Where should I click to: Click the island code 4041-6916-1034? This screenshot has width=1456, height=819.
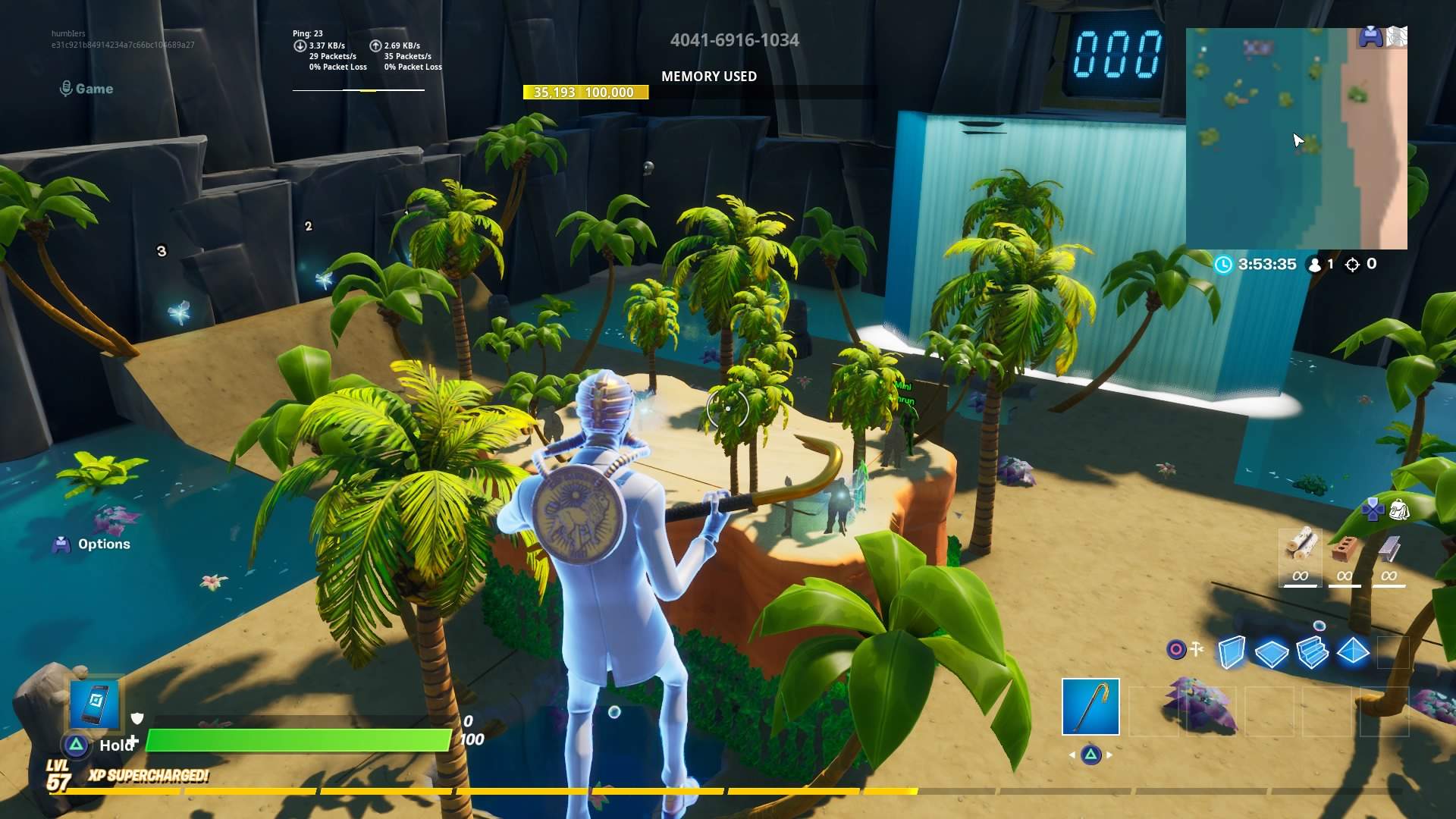point(734,40)
